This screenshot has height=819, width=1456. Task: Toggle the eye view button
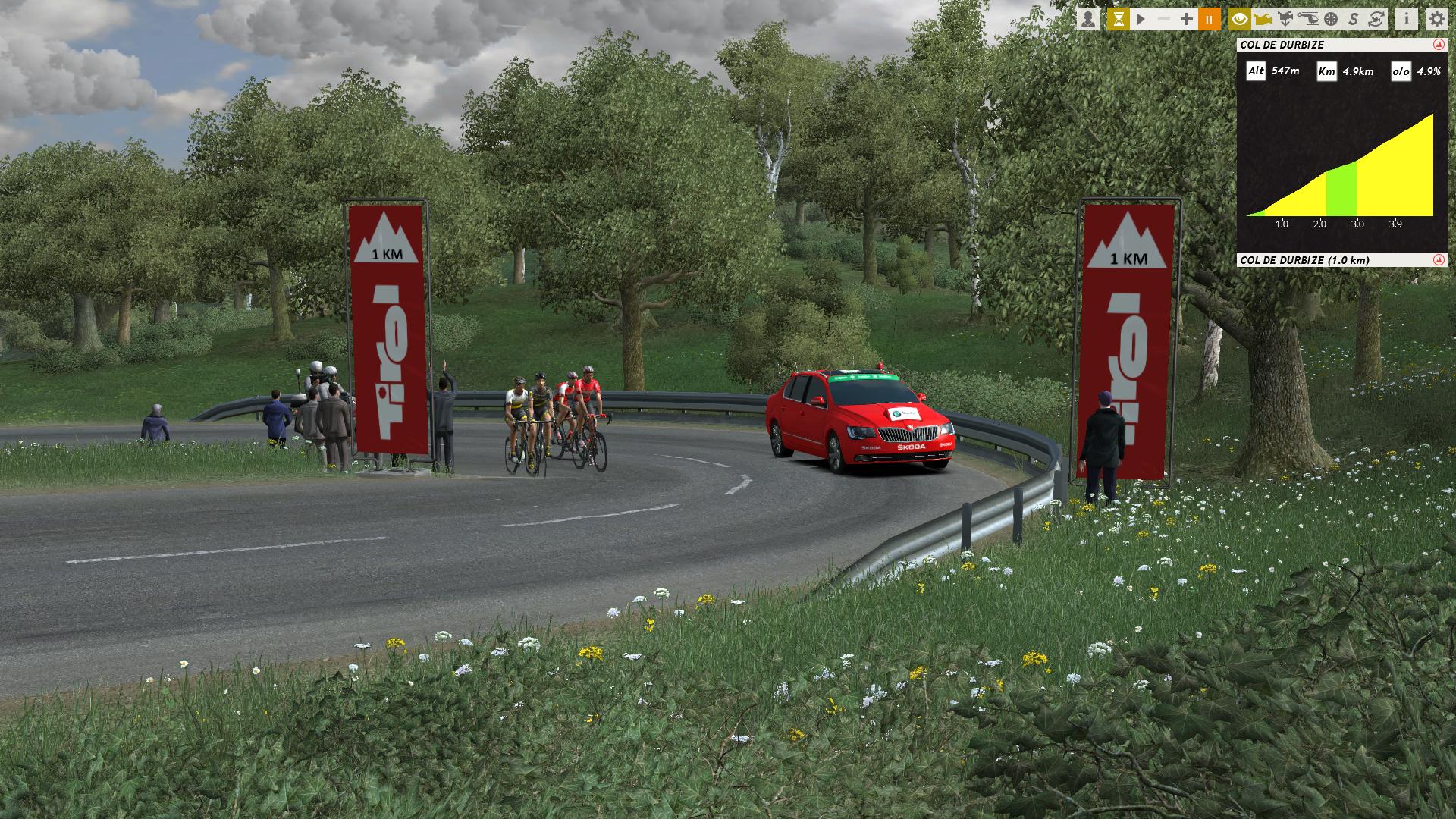[x=1240, y=19]
